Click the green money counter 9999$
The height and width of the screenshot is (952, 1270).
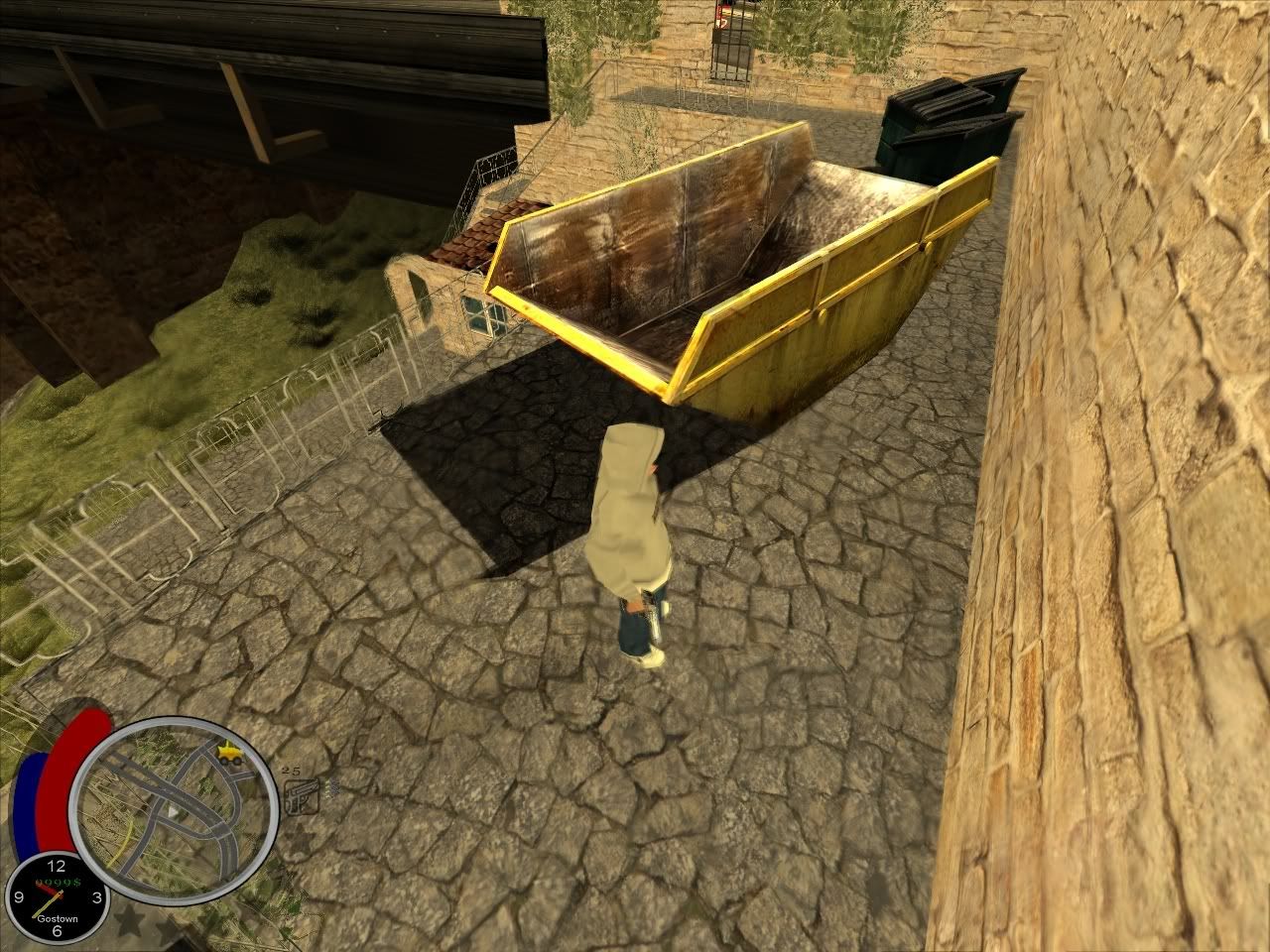(58, 881)
